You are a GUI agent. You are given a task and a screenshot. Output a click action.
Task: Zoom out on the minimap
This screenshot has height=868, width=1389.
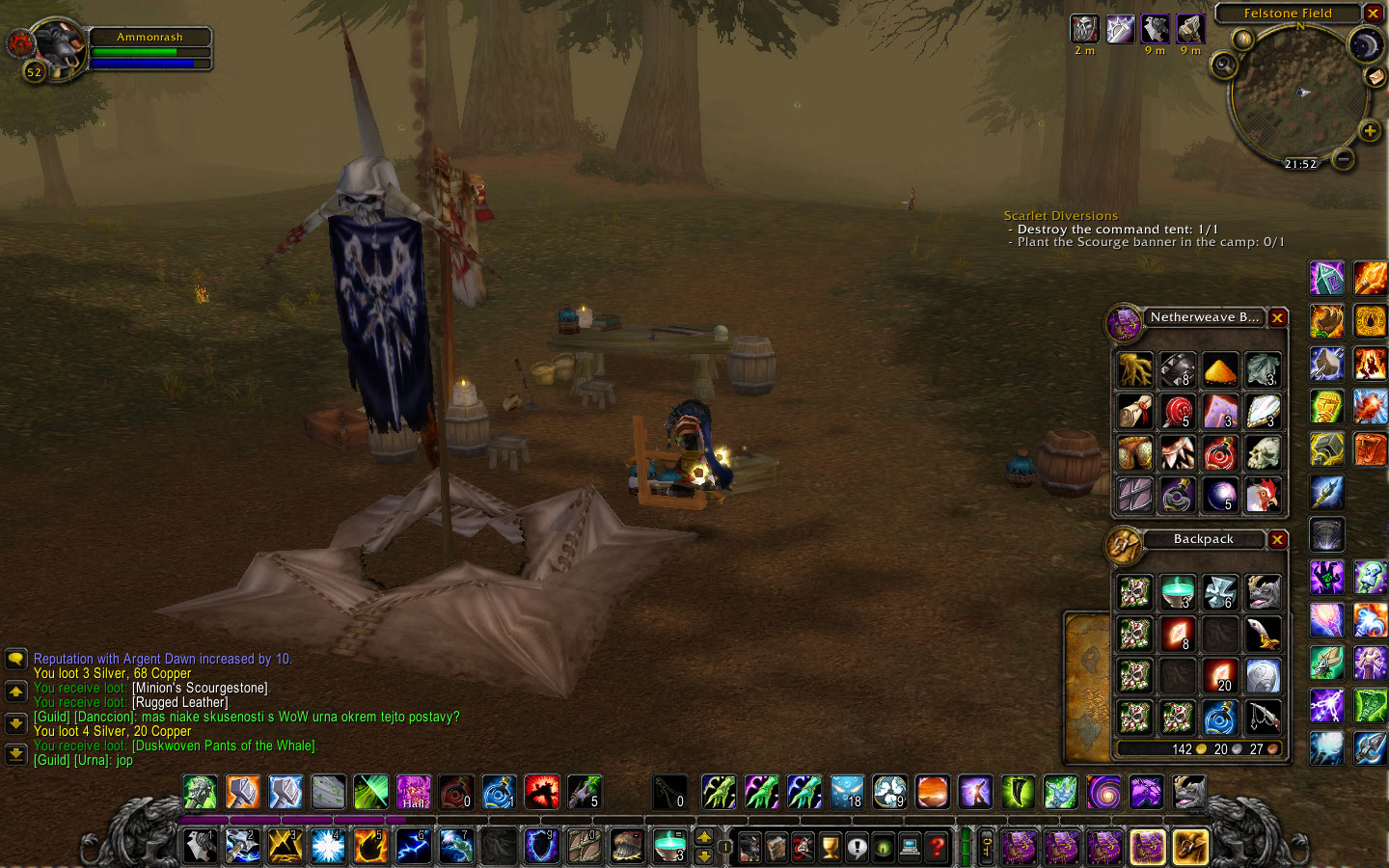[x=1344, y=157]
